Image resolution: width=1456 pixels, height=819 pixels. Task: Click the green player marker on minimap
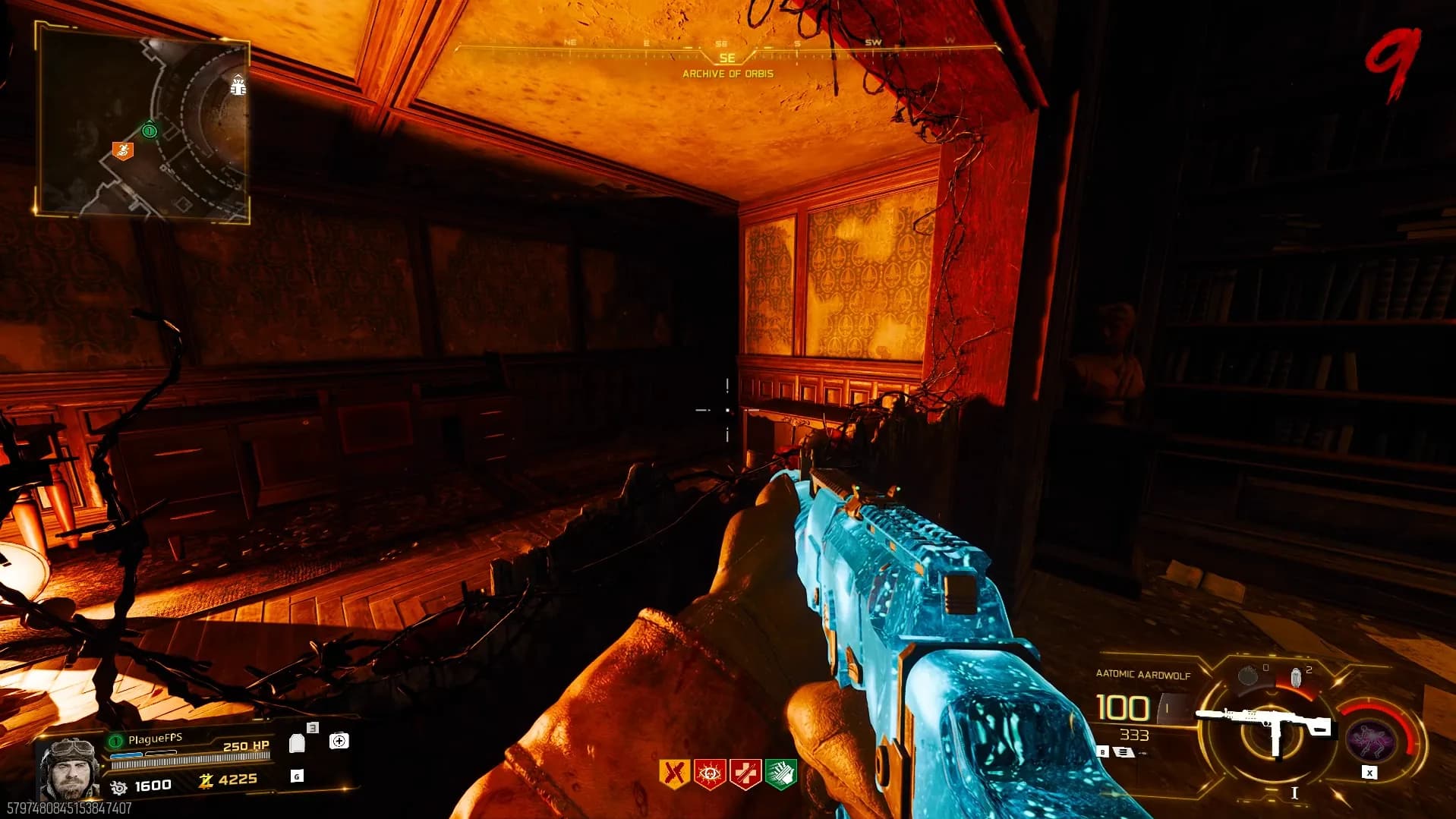click(x=150, y=131)
